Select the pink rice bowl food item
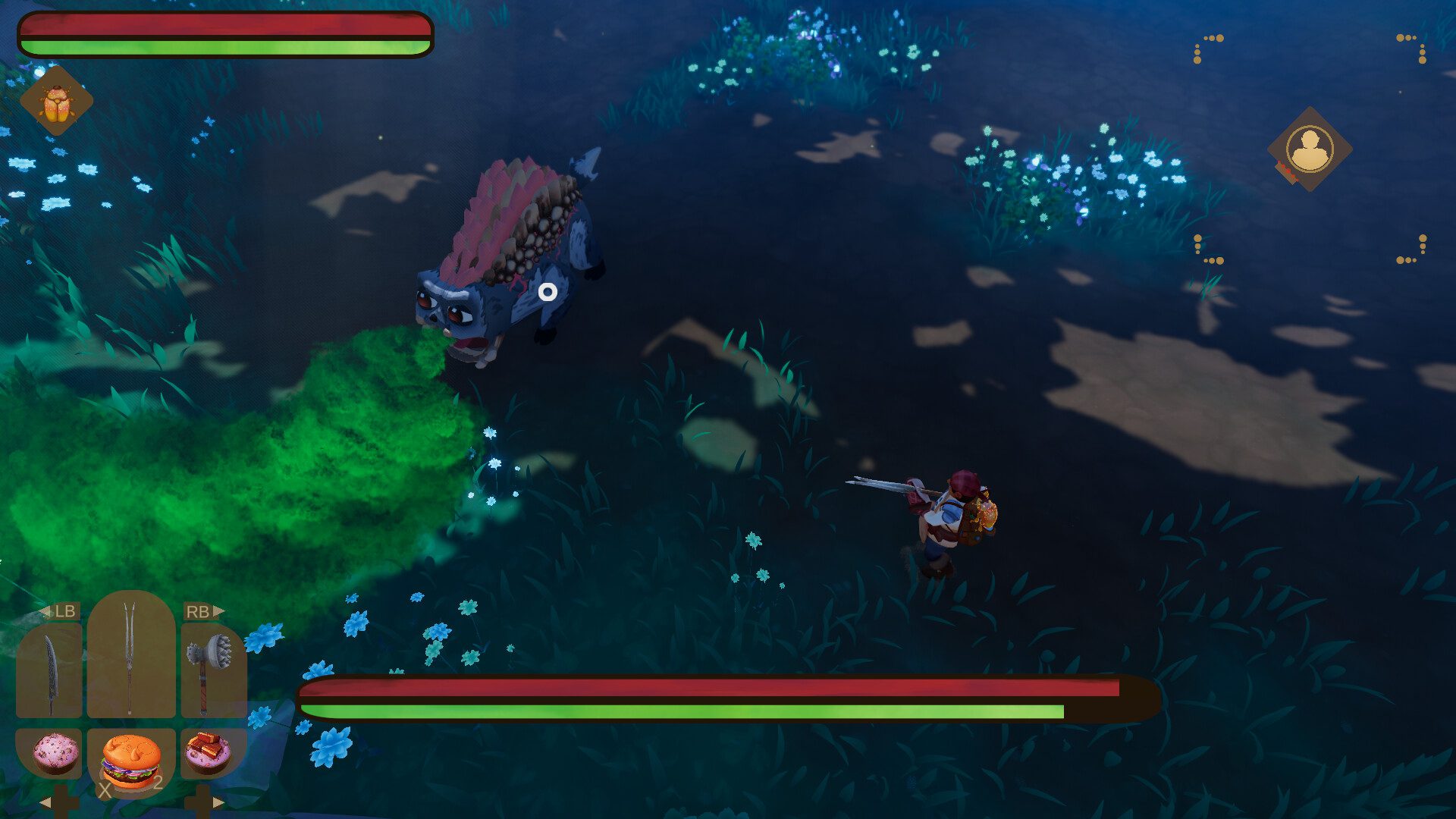Image resolution: width=1456 pixels, height=819 pixels. pos(55,752)
